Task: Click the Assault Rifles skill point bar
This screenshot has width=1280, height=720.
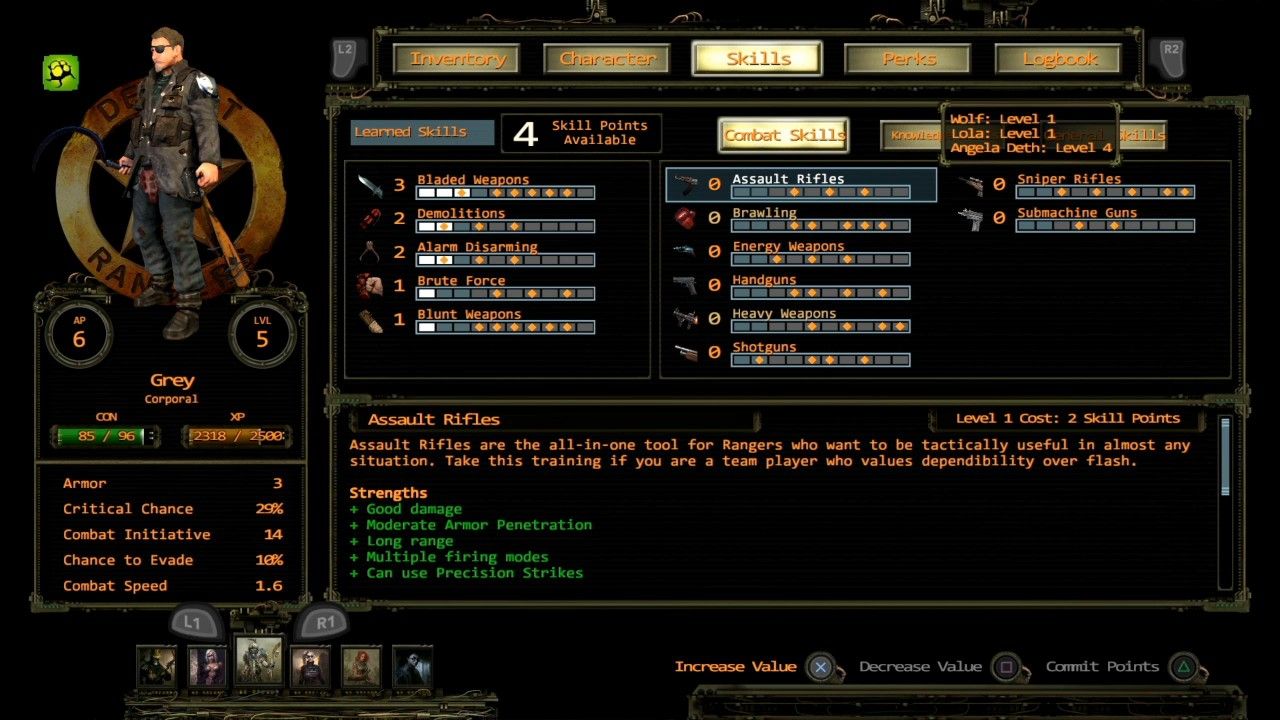Action: (x=820, y=192)
